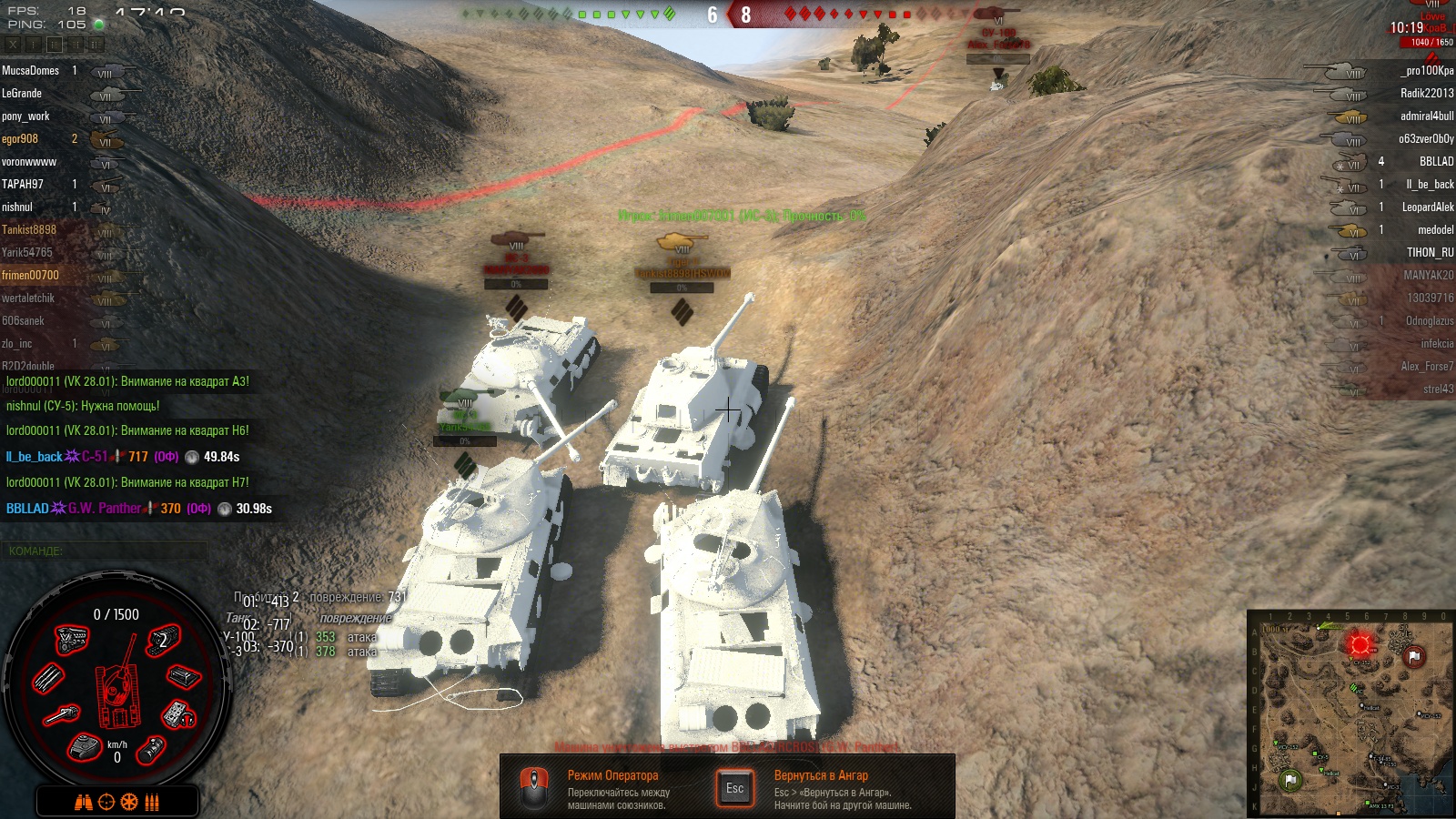Screen dimensions: 1456x819
Task: Select player MucsaDomes in the team list
Action: click(31, 70)
